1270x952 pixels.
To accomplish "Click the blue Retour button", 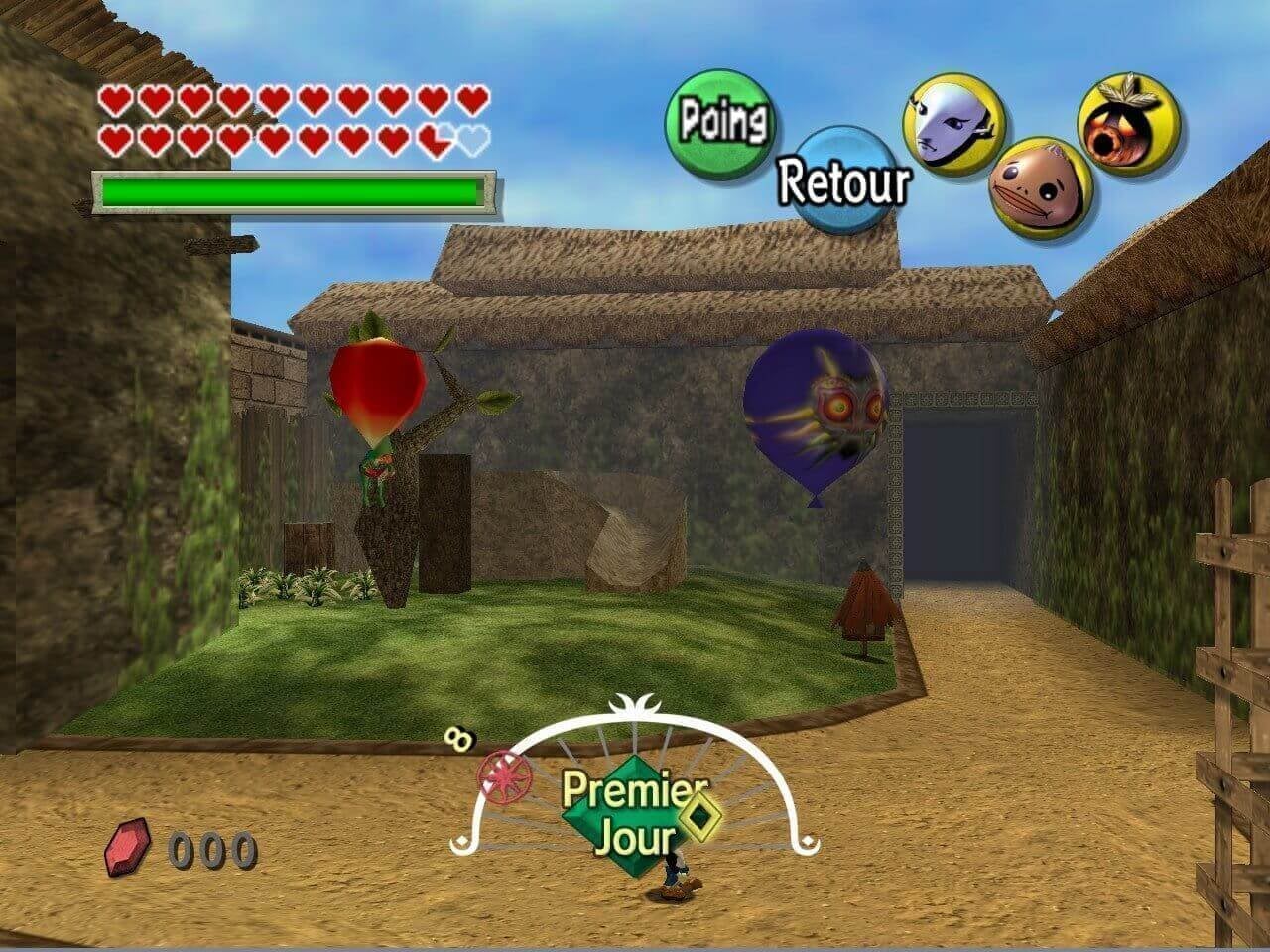I will point(842,180).
